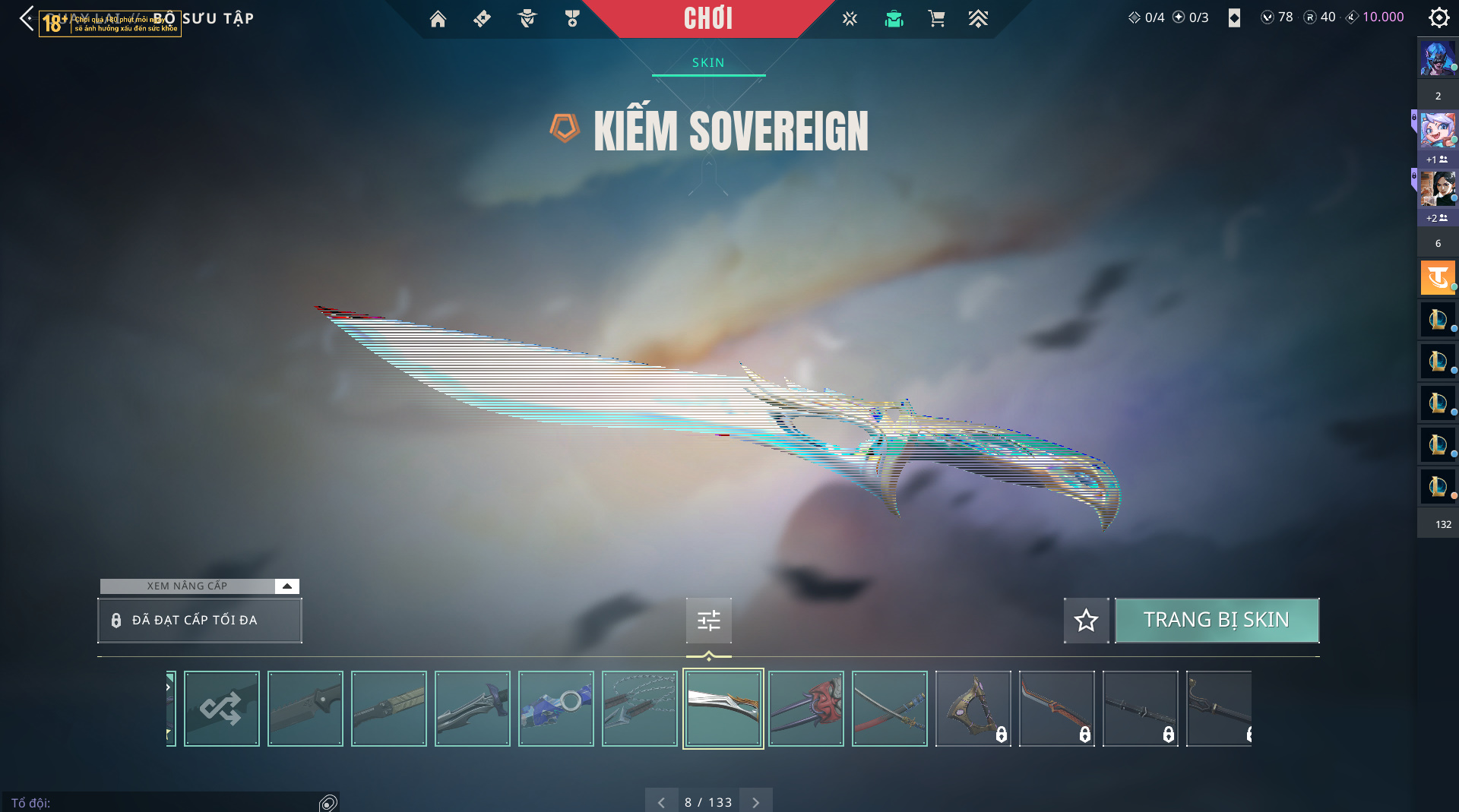Viewport: 1459px width, 812px height.
Task: Click the SKIN tab label
Action: click(x=708, y=63)
